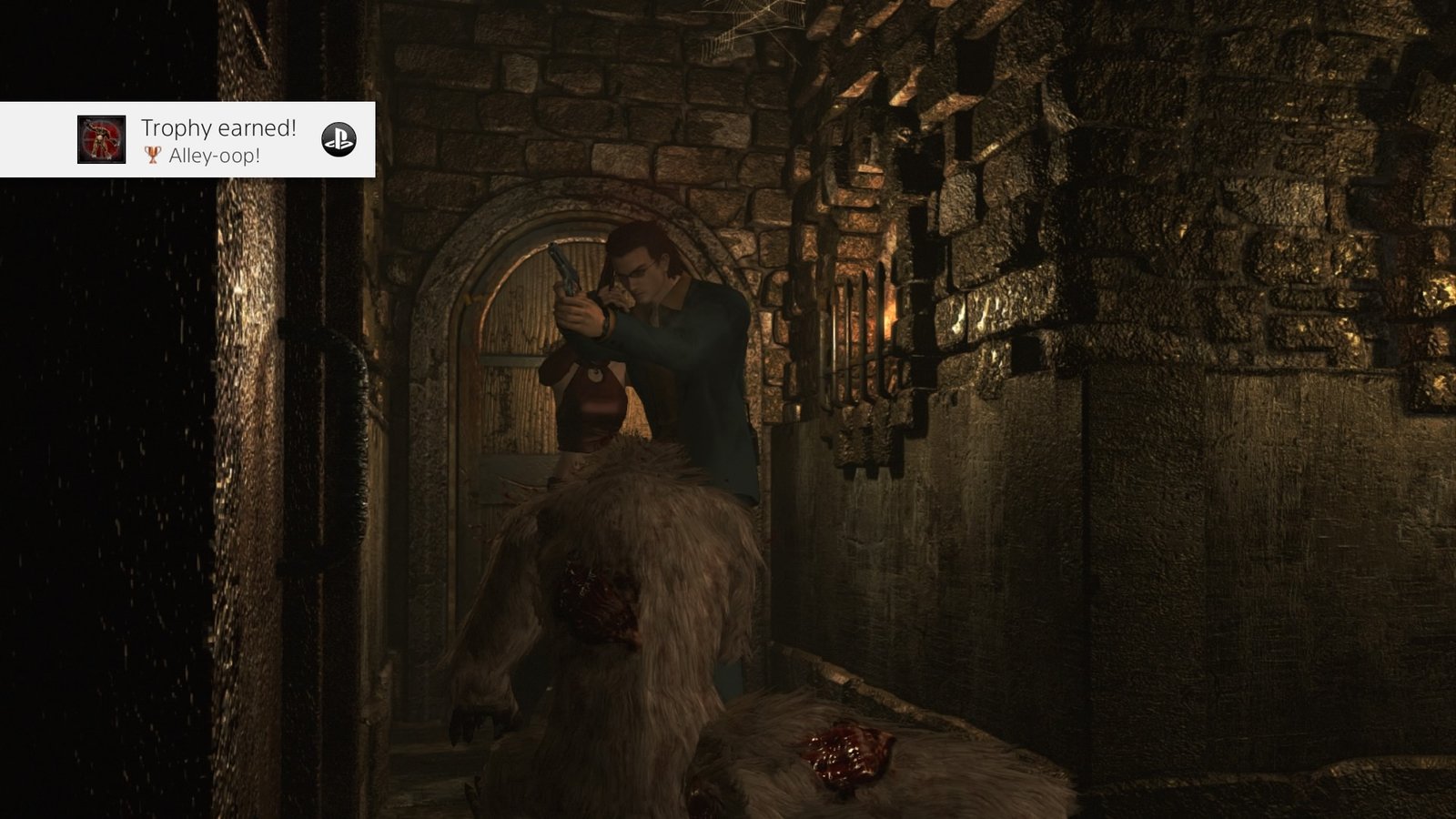Screen dimensions: 1456x819
Task: Click the Alley-oop trophy thumbnail image
Action: (x=101, y=139)
